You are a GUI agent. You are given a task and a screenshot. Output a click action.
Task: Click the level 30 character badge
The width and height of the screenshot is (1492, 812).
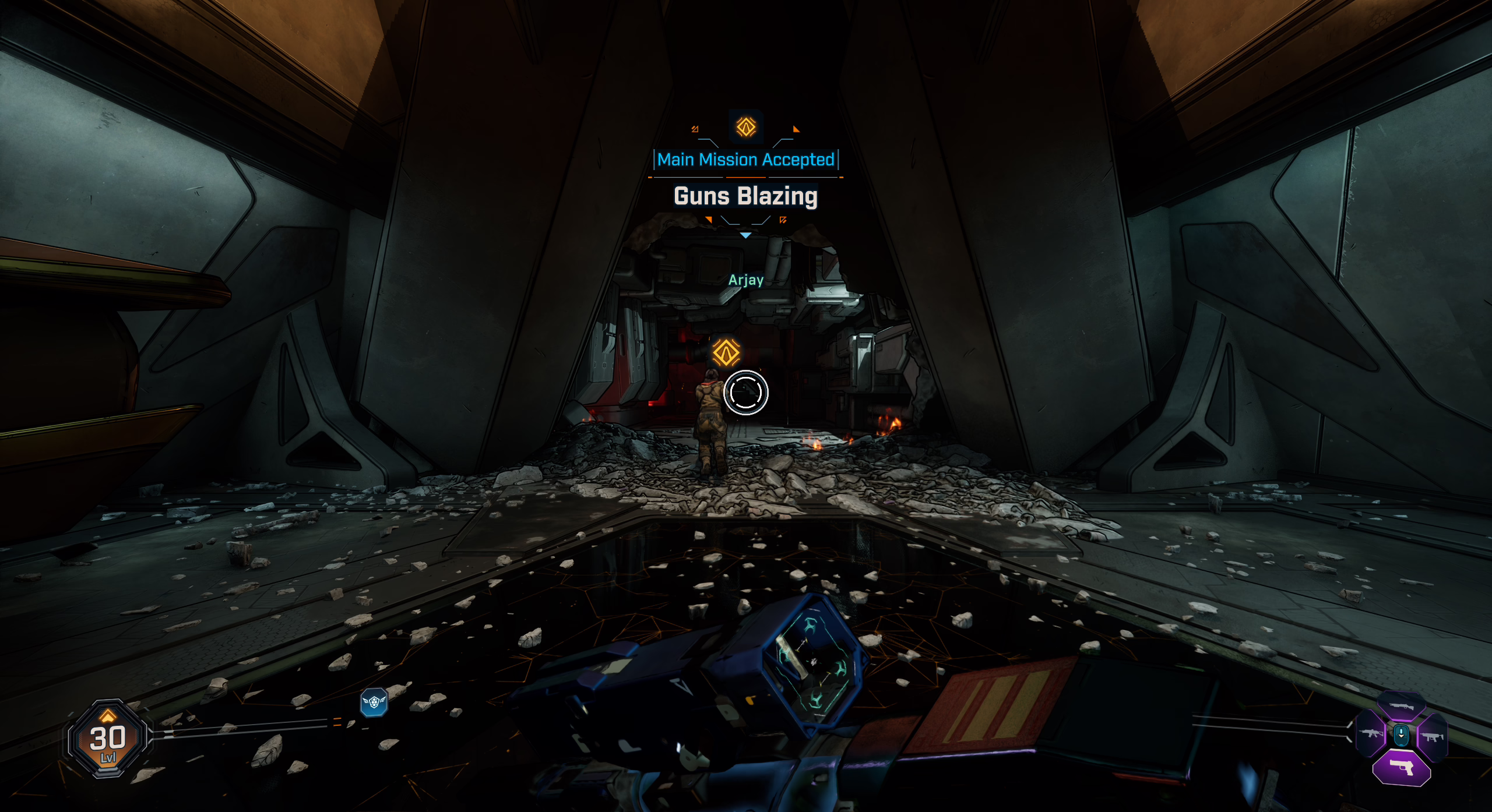click(107, 740)
